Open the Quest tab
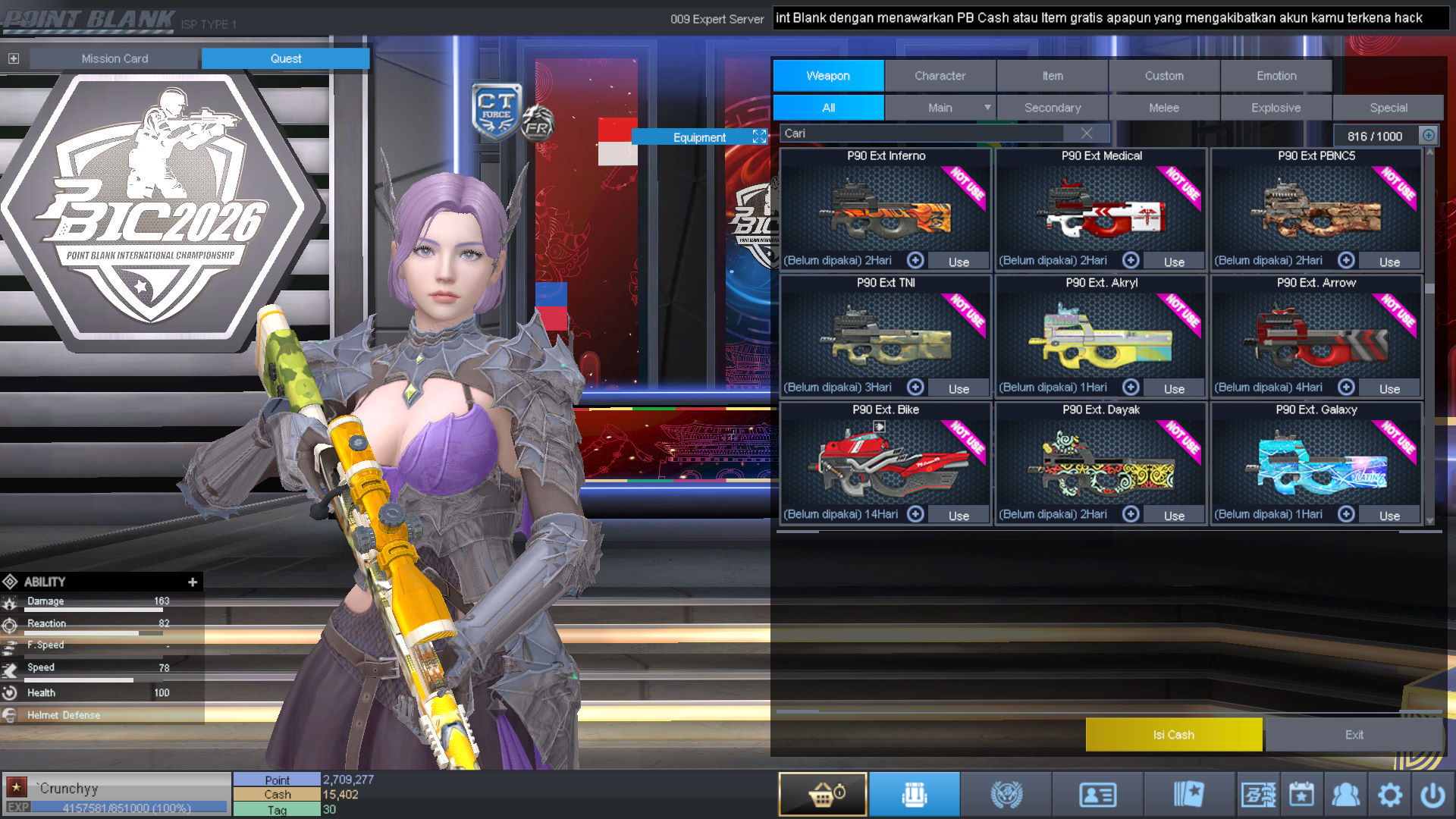Image resolution: width=1456 pixels, height=819 pixels. (x=285, y=58)
